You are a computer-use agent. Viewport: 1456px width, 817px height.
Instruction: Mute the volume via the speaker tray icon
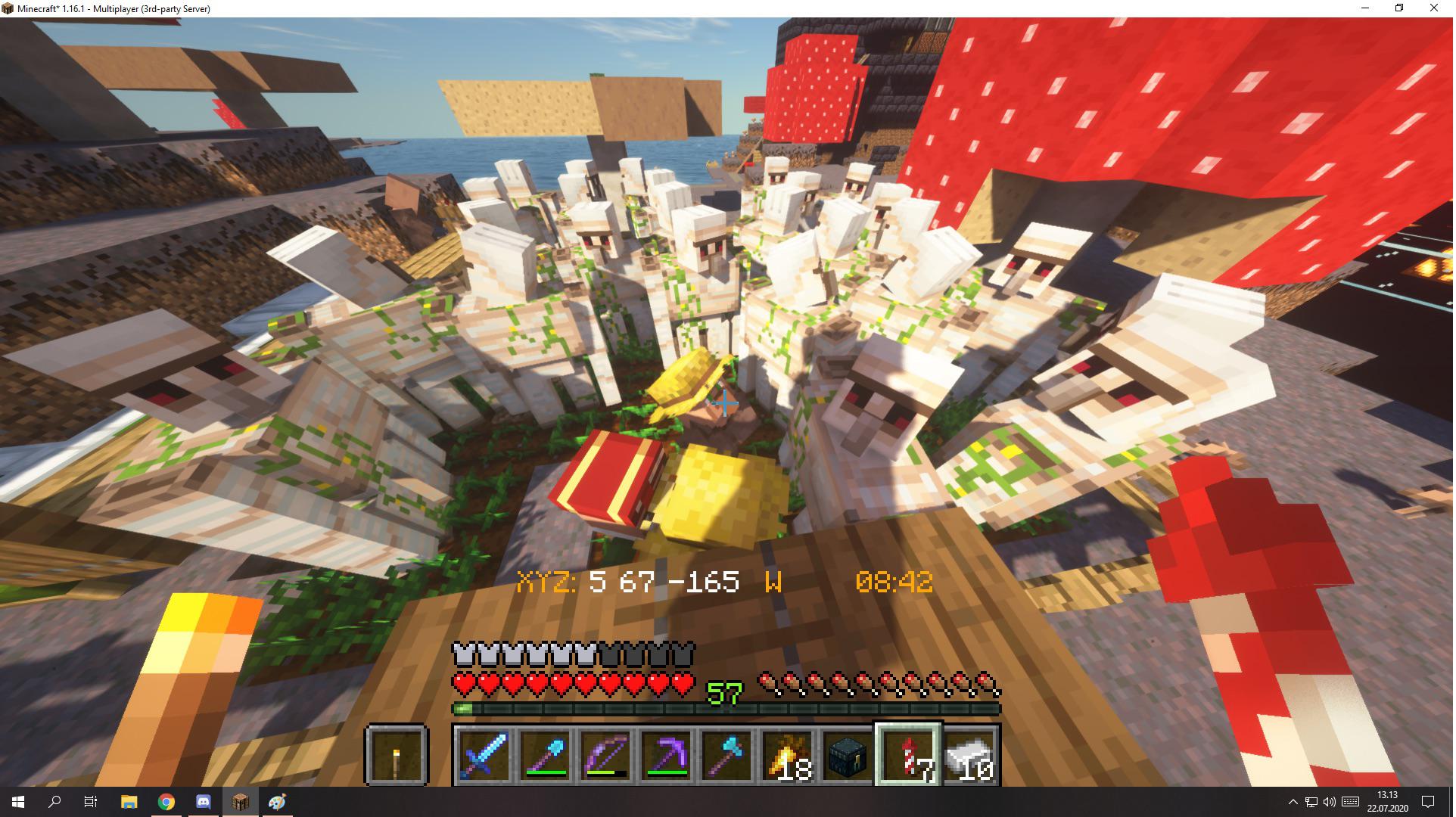pos(1330,803)
